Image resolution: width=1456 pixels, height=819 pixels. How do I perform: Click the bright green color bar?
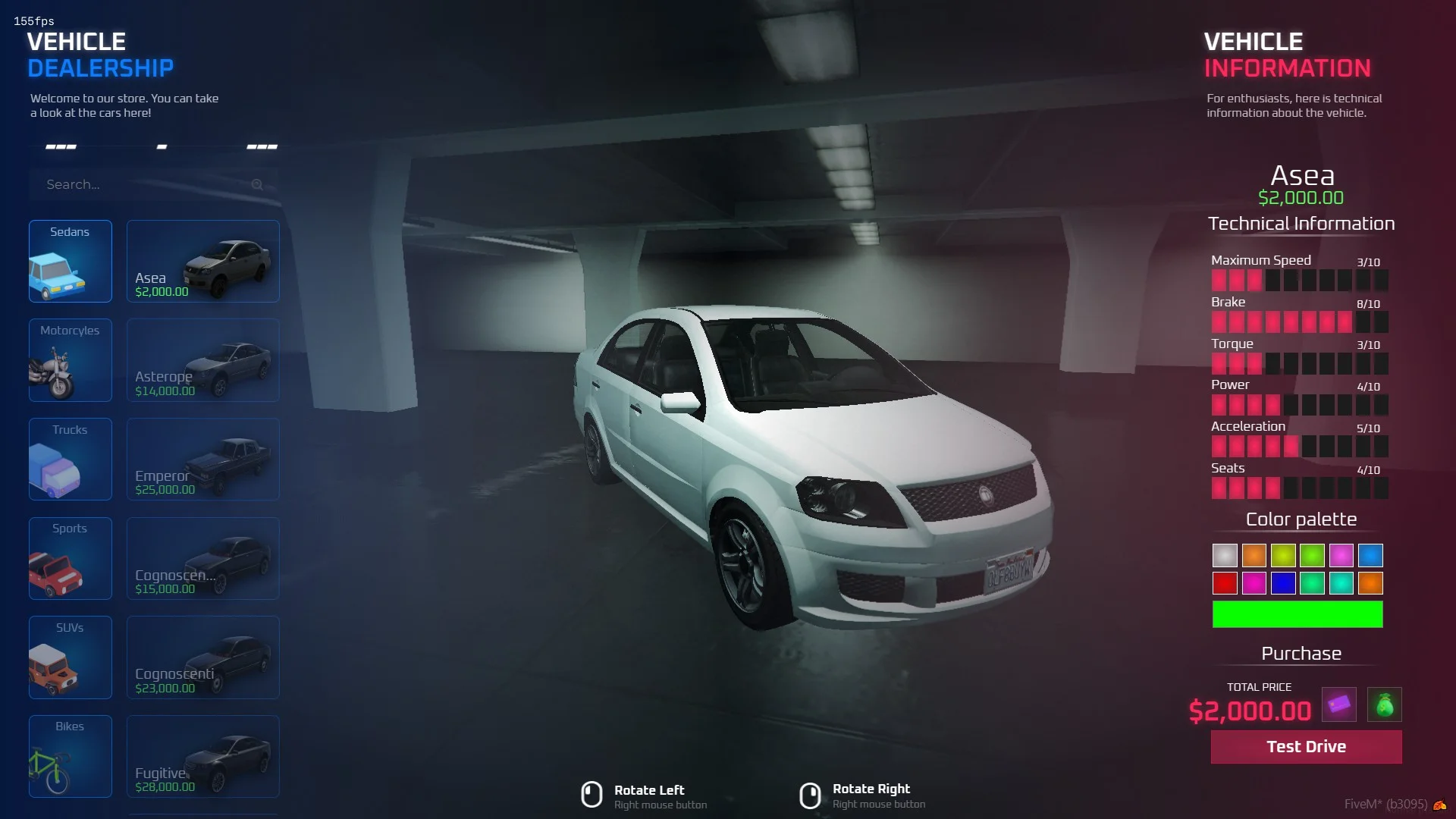coord(1297,614)
